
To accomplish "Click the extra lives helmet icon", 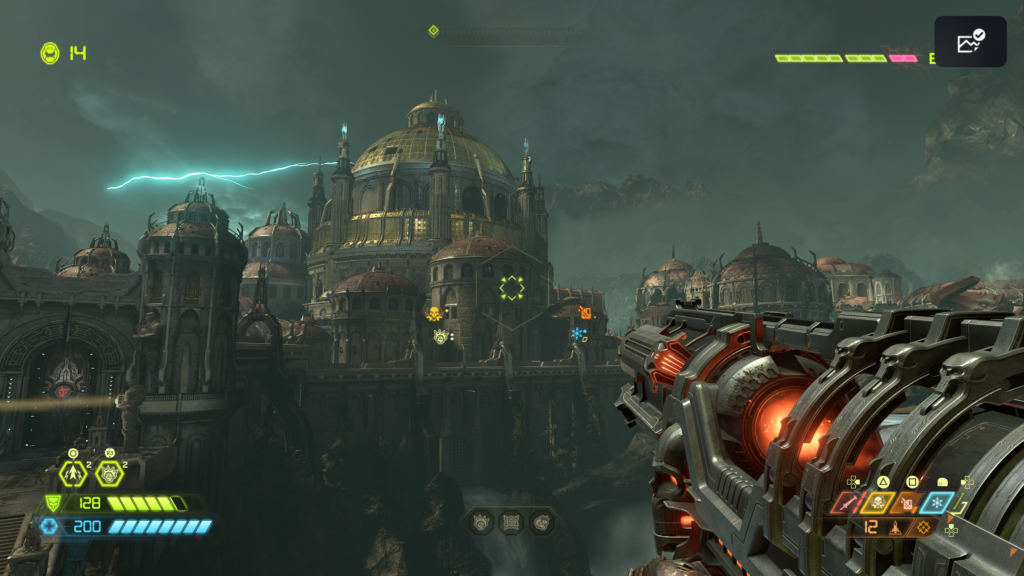I will point(49,53).
